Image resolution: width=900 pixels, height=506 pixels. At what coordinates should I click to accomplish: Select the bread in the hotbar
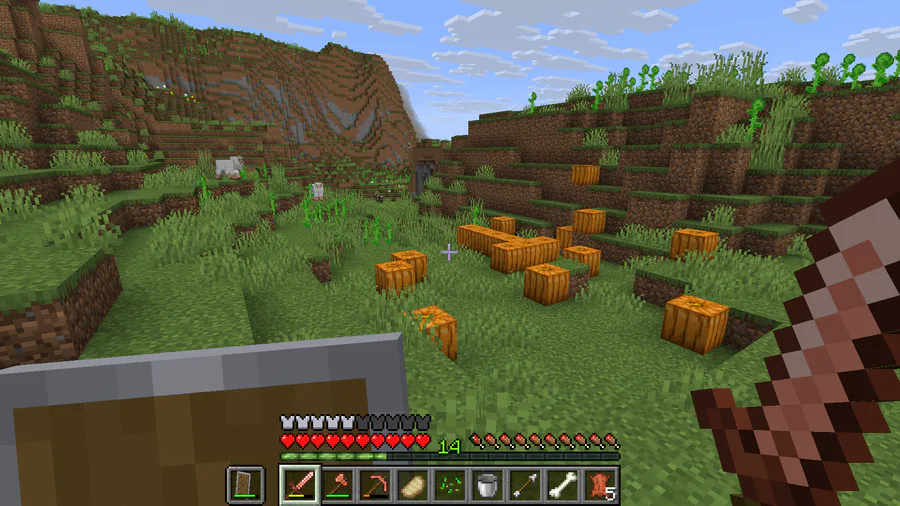pos(411,485)
